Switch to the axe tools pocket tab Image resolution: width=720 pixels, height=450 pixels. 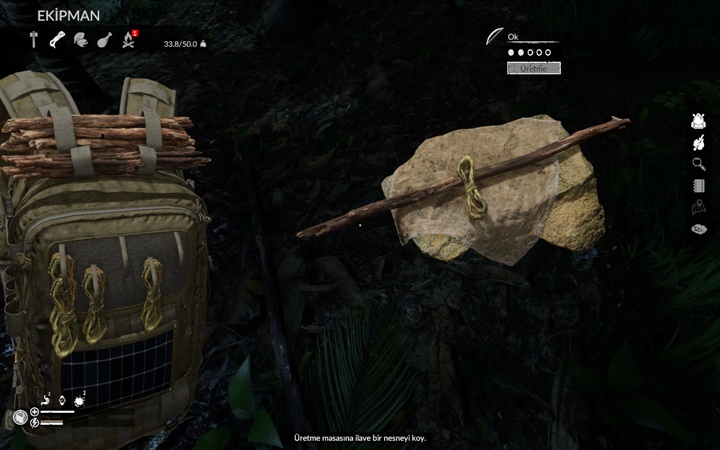coord(34,40)
